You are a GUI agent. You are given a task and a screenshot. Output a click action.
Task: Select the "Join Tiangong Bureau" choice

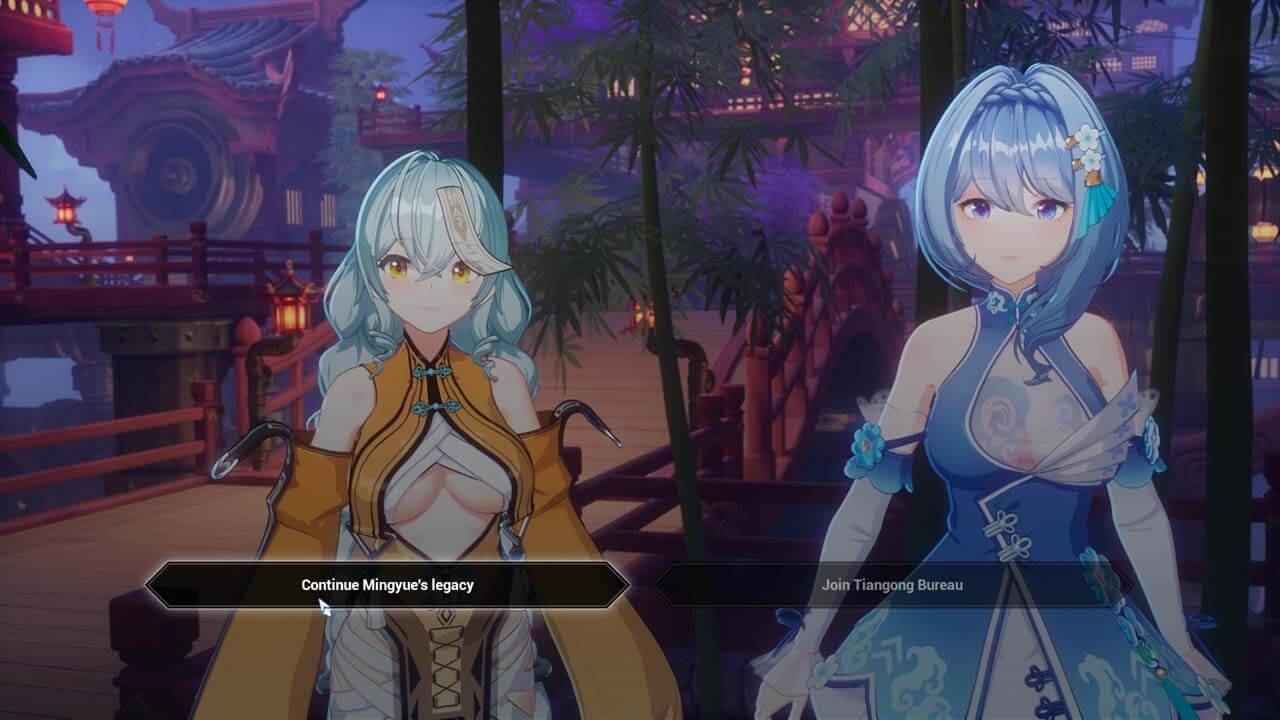pos(892,585)
